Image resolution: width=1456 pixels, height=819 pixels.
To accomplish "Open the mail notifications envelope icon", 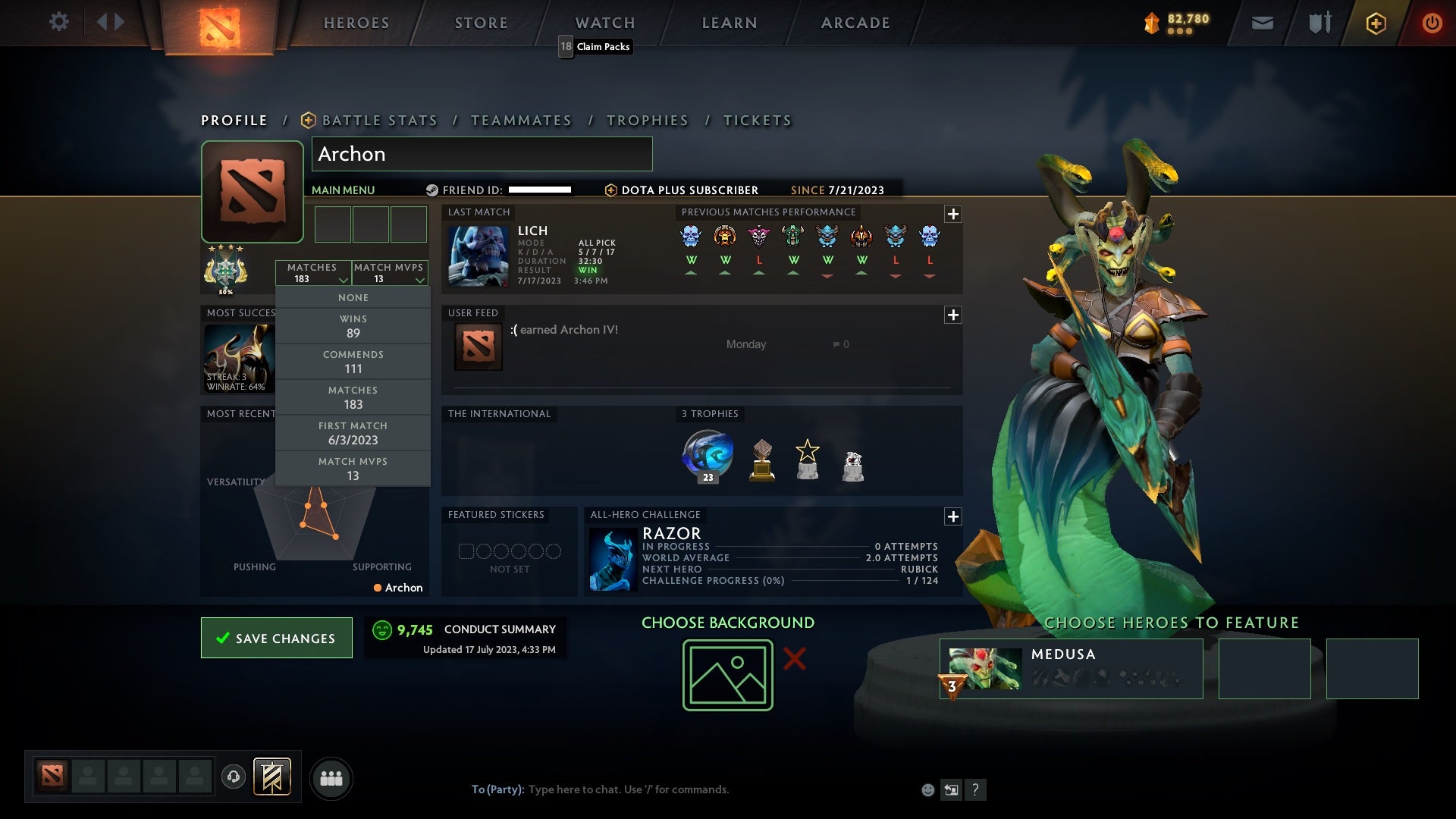I will coord(1262,22).
